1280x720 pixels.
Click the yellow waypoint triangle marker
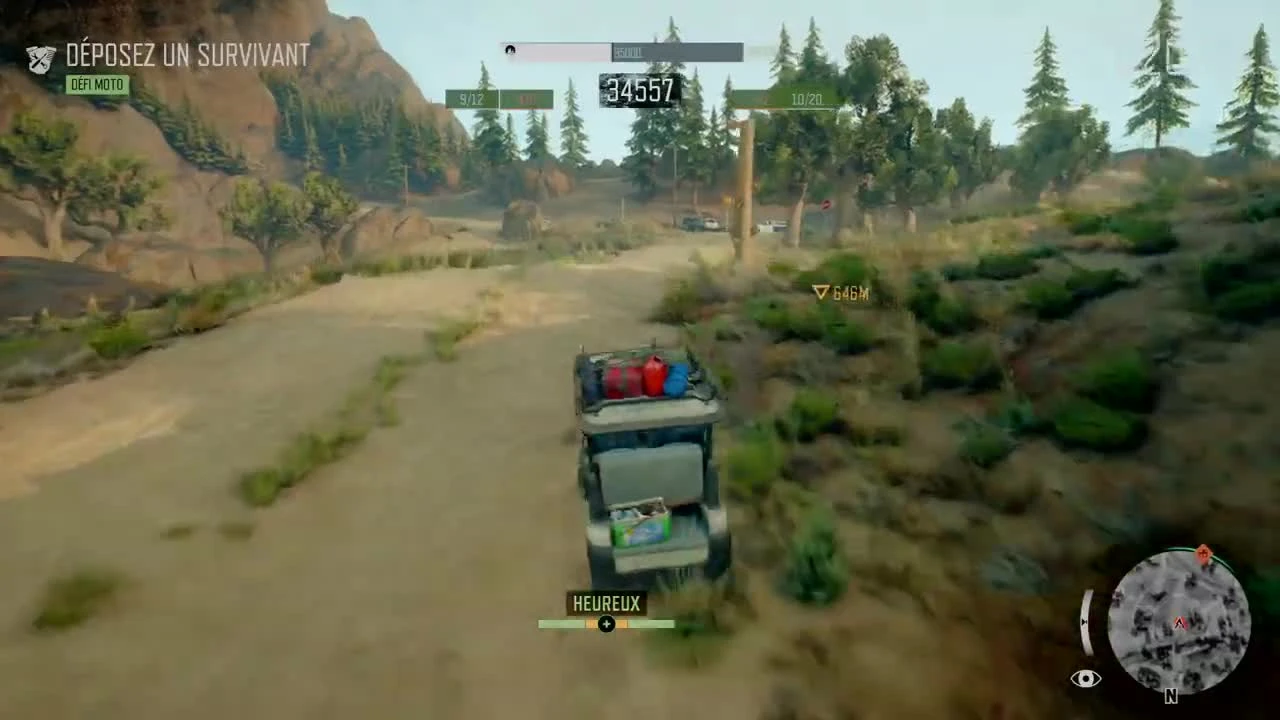coord(820,293)
